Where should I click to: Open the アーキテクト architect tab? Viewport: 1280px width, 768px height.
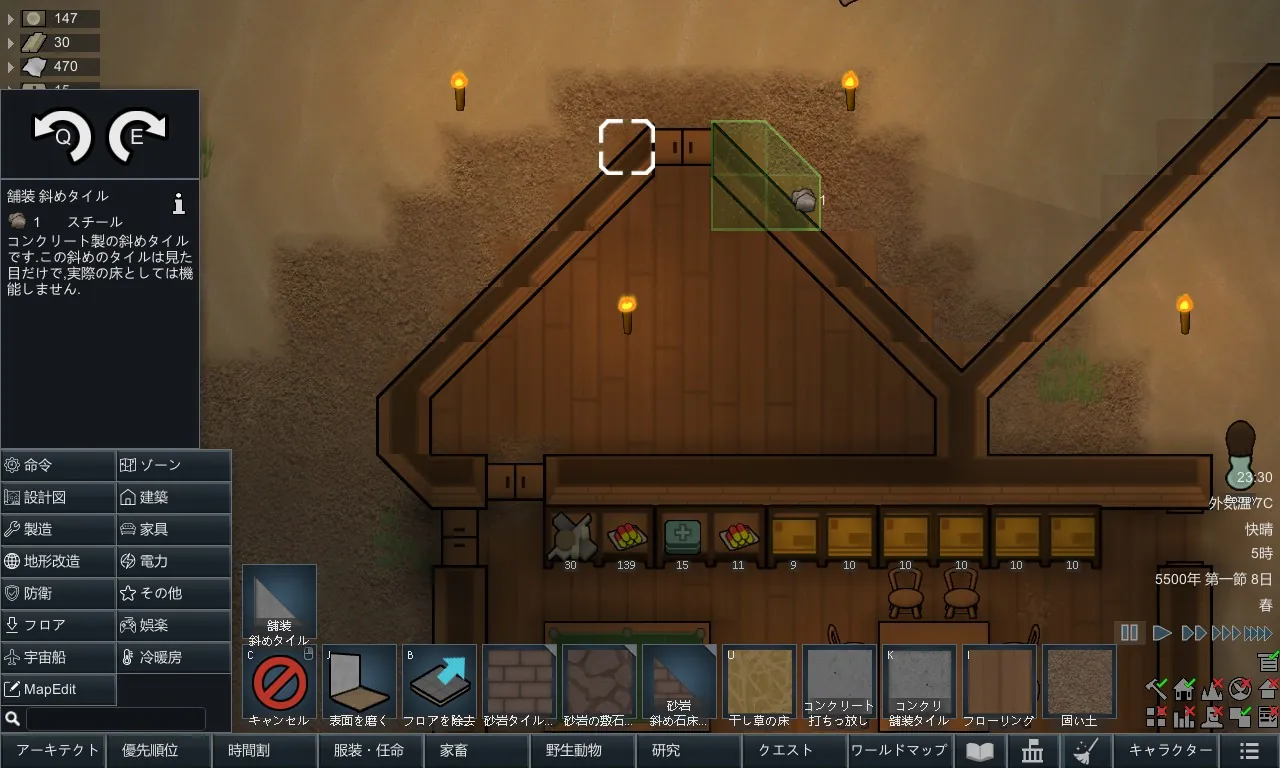[58, 751]
